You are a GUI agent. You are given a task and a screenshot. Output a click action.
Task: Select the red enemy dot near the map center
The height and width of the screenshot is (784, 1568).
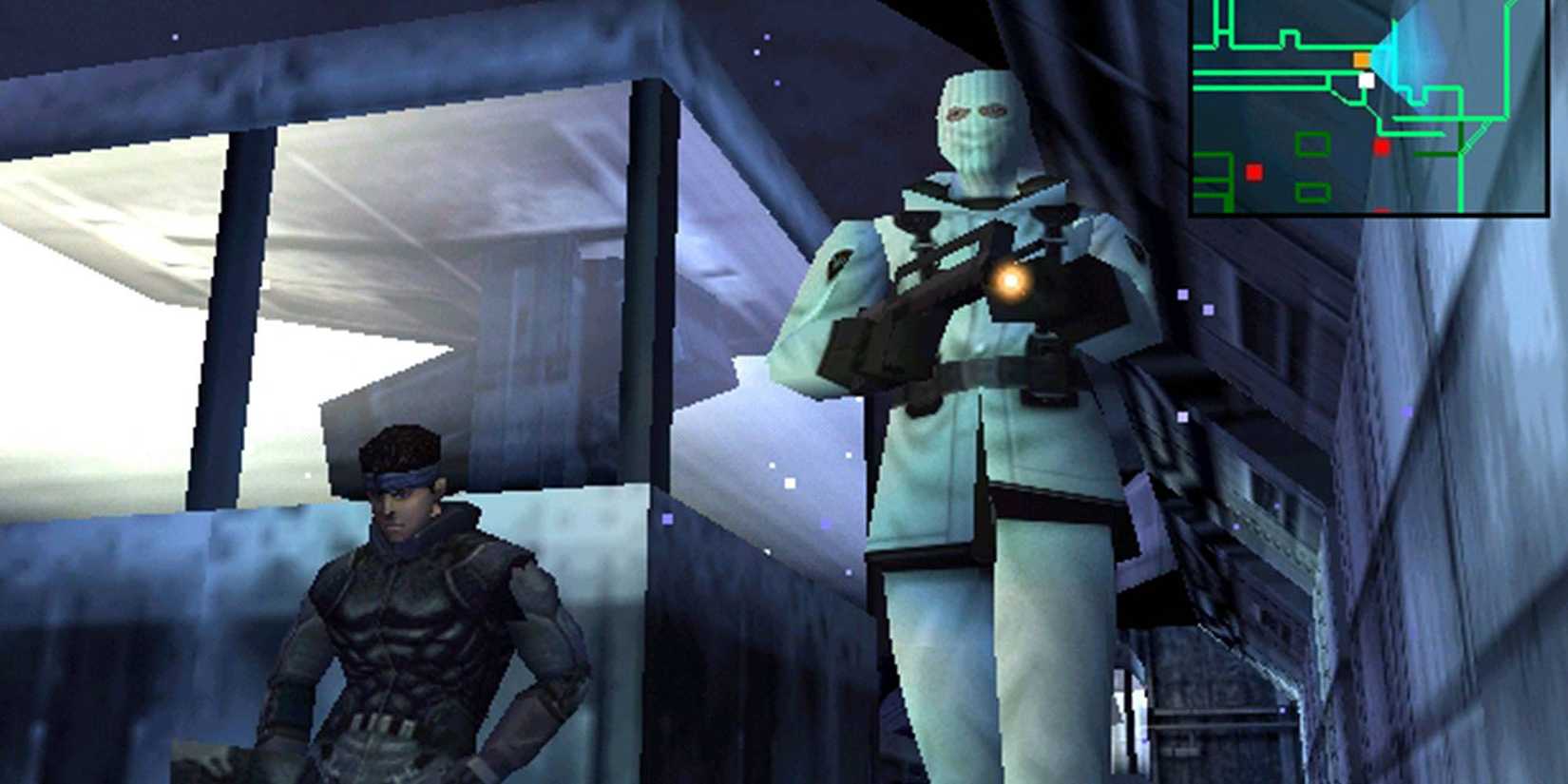point(1383,145)
